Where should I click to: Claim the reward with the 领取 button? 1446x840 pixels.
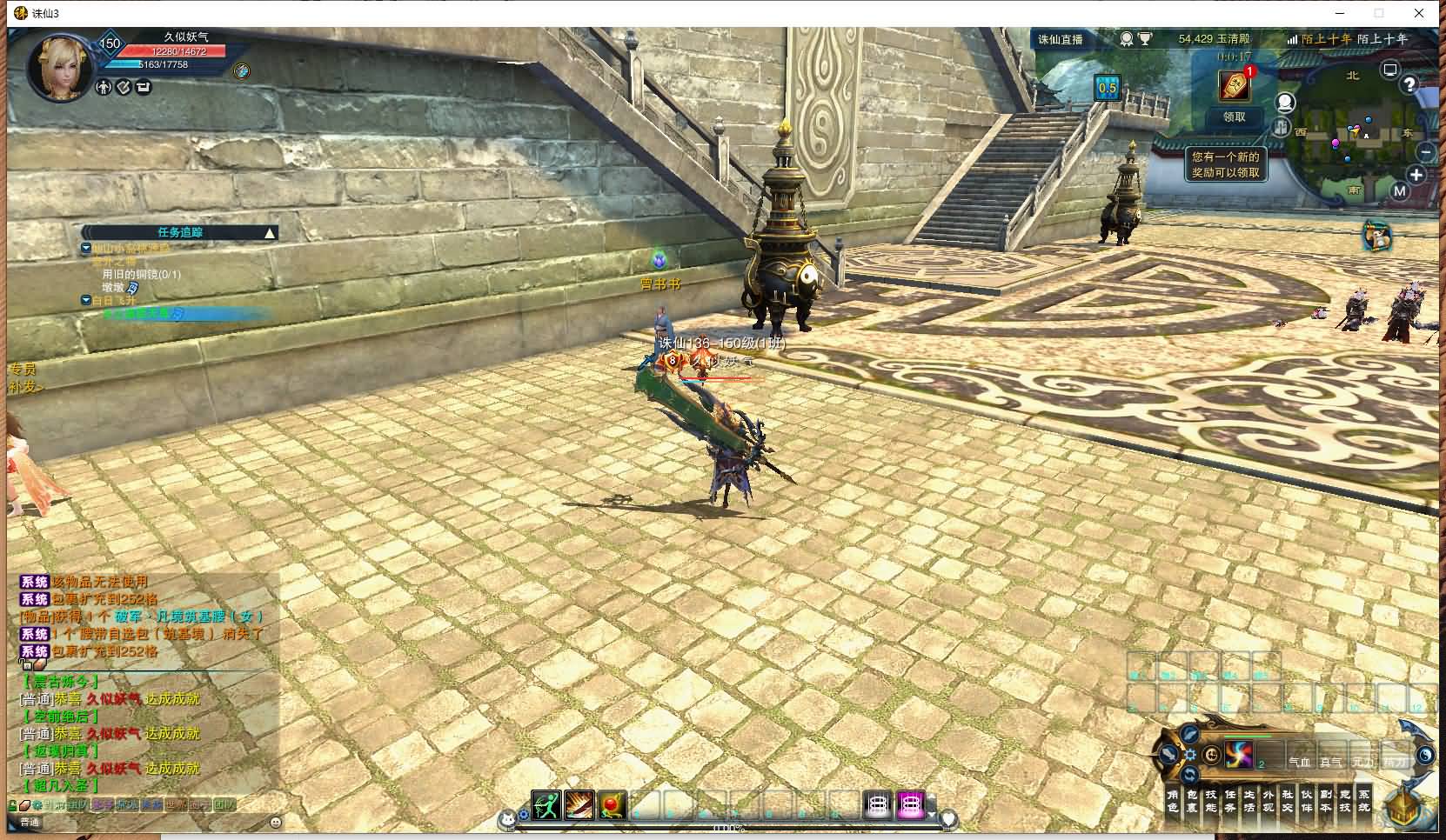1234,117
